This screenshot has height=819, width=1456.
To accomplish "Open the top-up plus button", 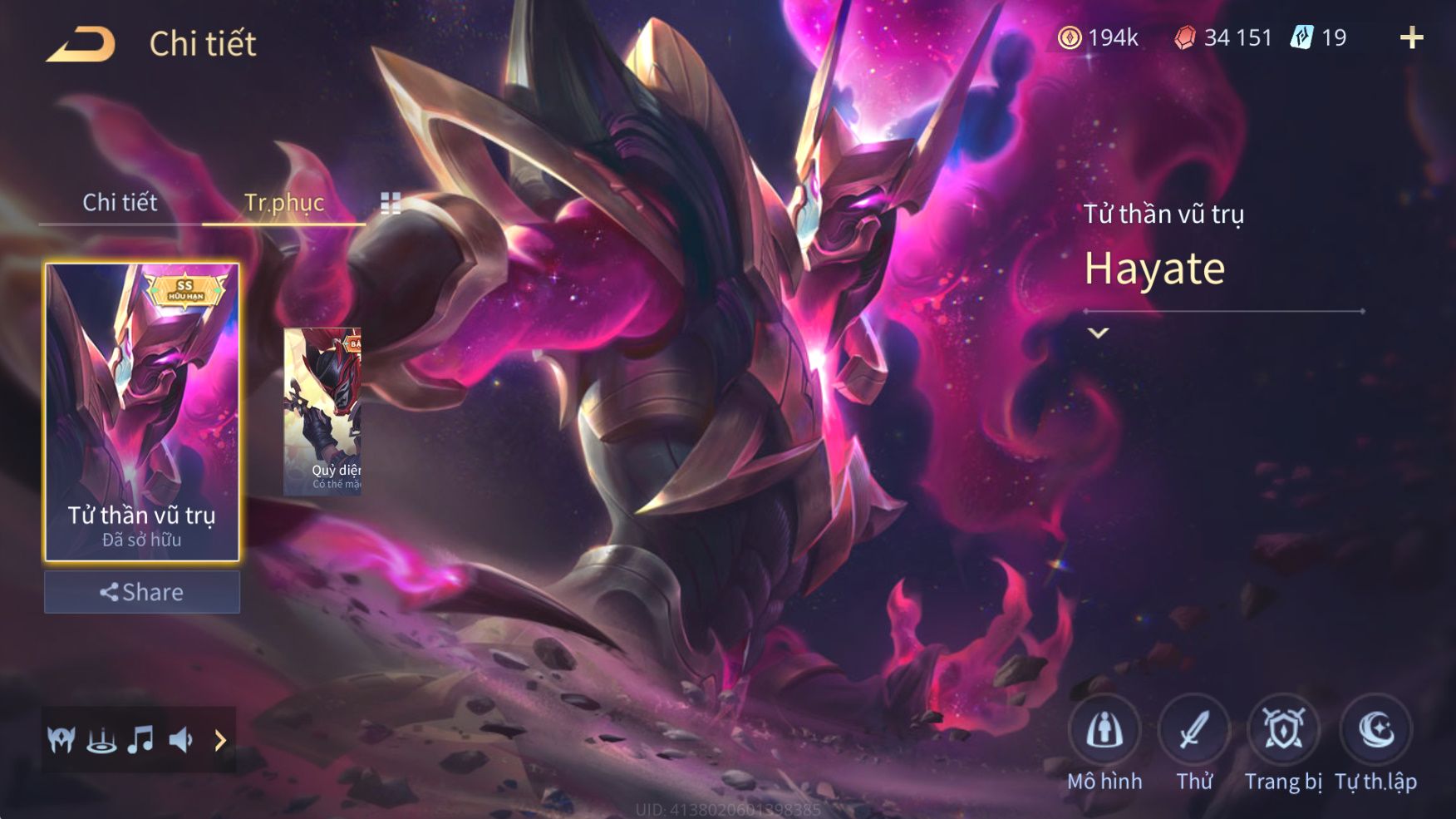I will click(1411, 37).
